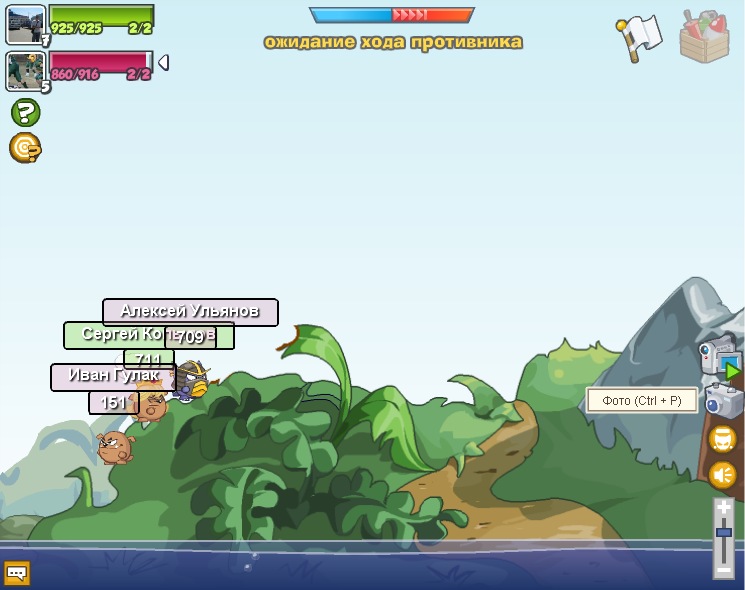The width and height of the screenshot is (745, 590).
Task: Click the golden target hint icon
Action: tap(25, 148)
